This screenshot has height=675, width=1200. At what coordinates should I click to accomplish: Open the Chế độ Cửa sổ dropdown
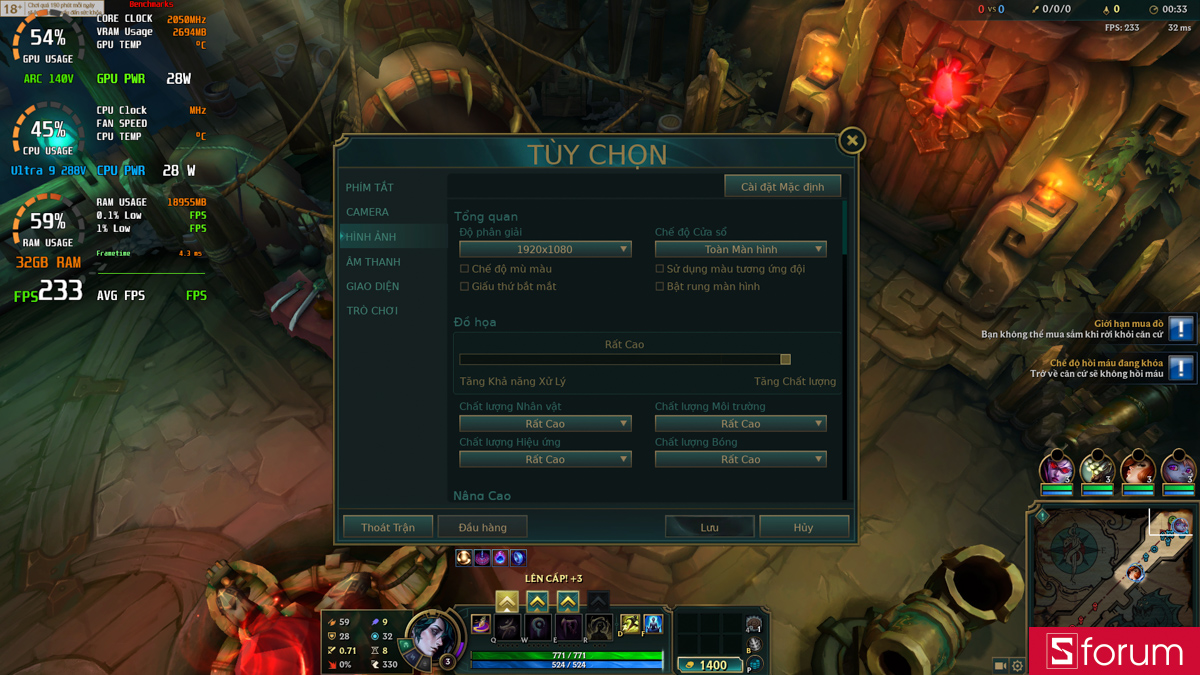pos(740,249)
